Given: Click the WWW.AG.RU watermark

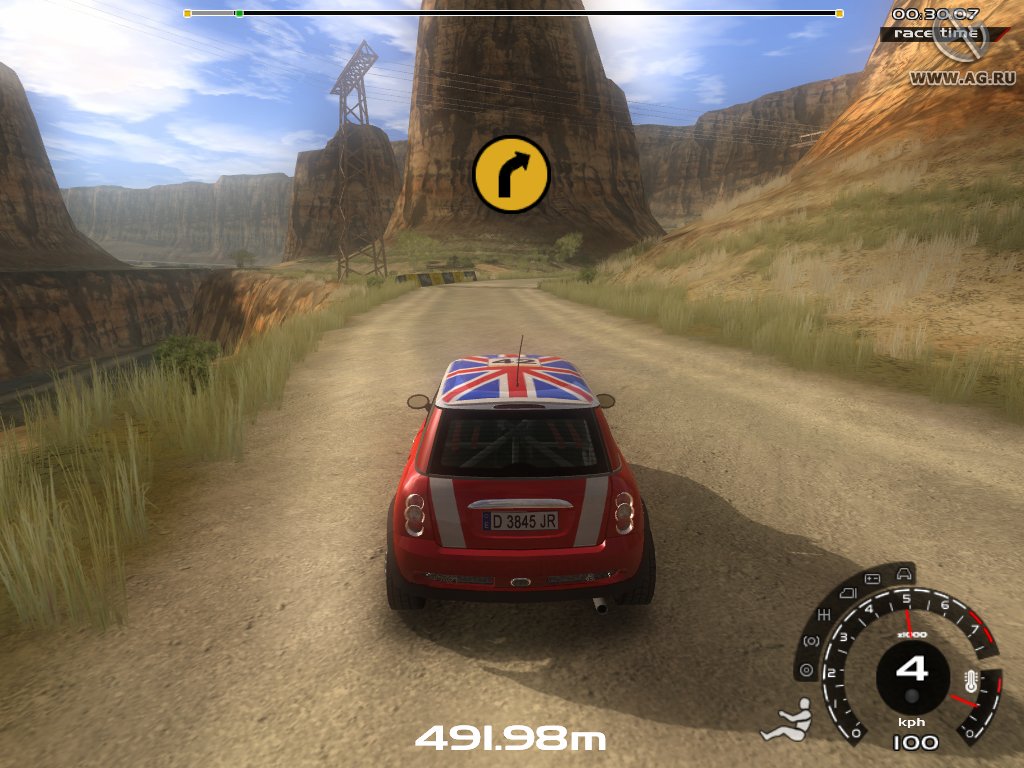Looking at the screenshot, I should 950,77.
